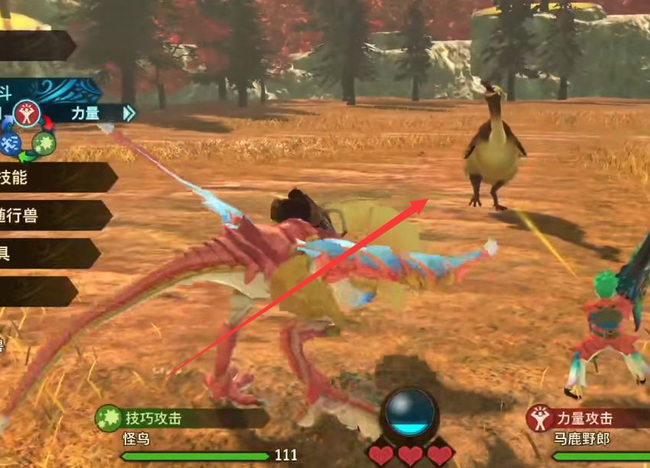The image size is (650, 468).
Task: Select the 技能 (Skills) menu entry
Action: tap(50, 177)
